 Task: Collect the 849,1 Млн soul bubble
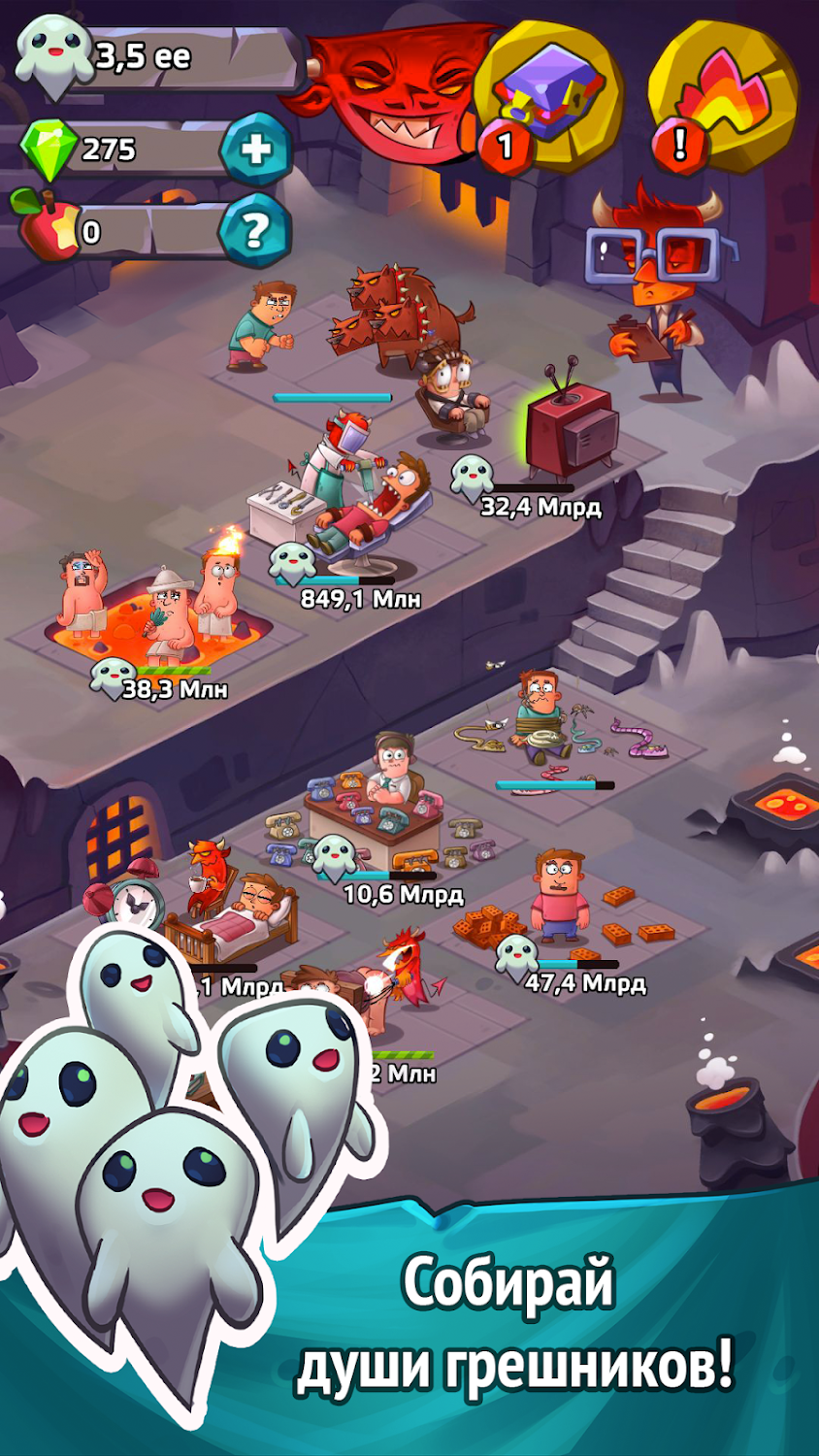coord(291,563)
